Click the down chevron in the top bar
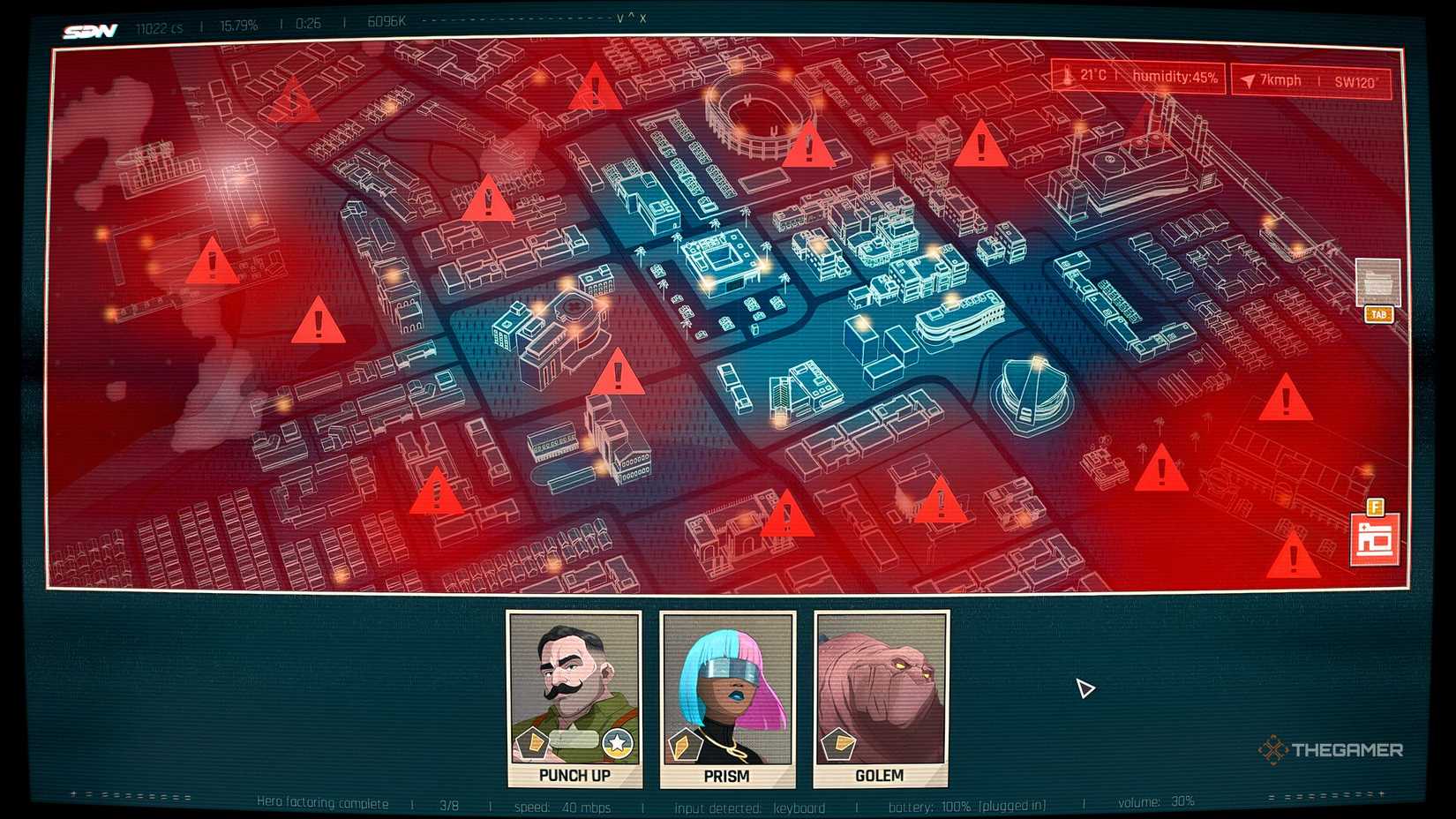 [619, 19]
